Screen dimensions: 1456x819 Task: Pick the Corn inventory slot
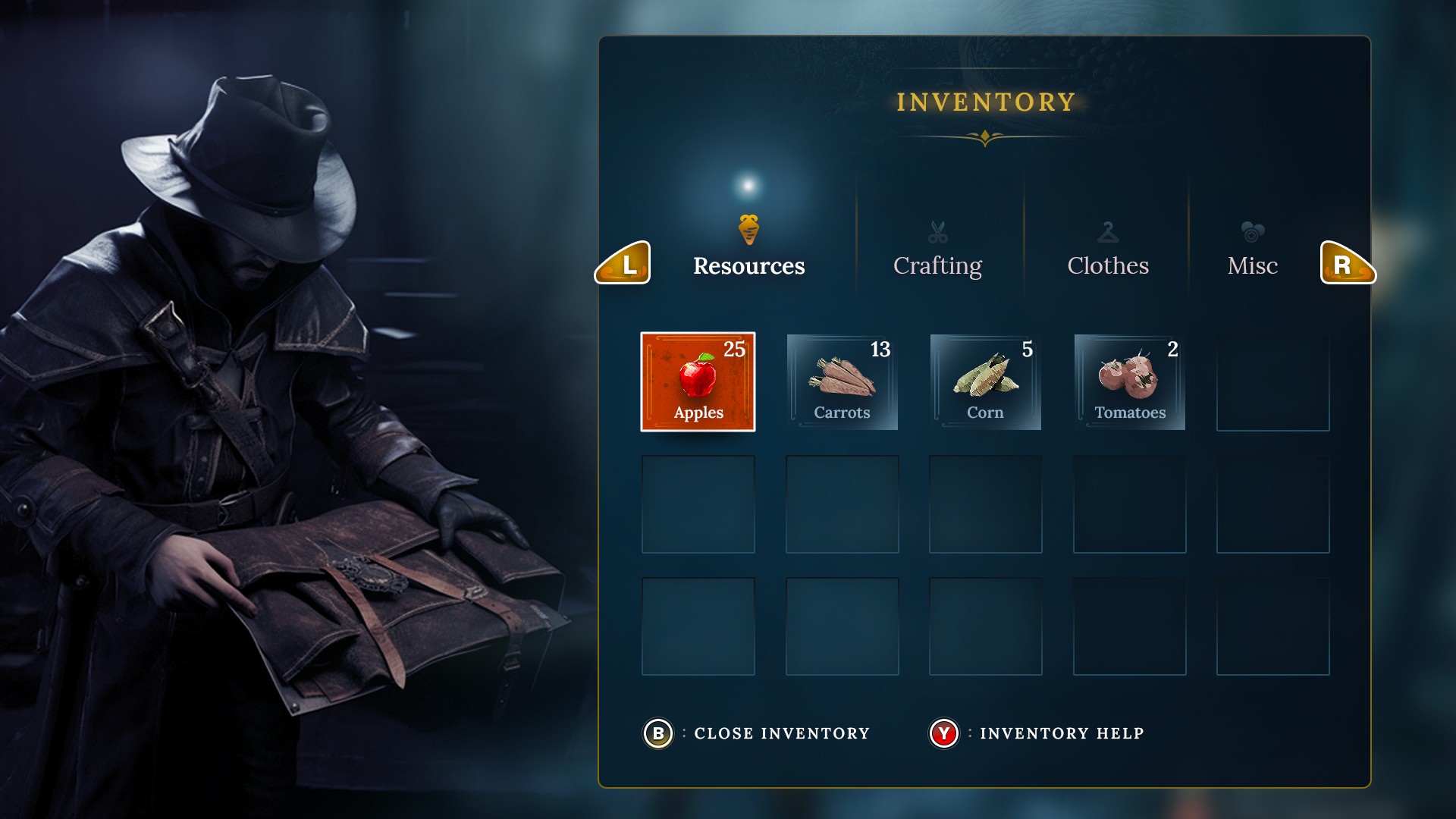click(985, 381)
